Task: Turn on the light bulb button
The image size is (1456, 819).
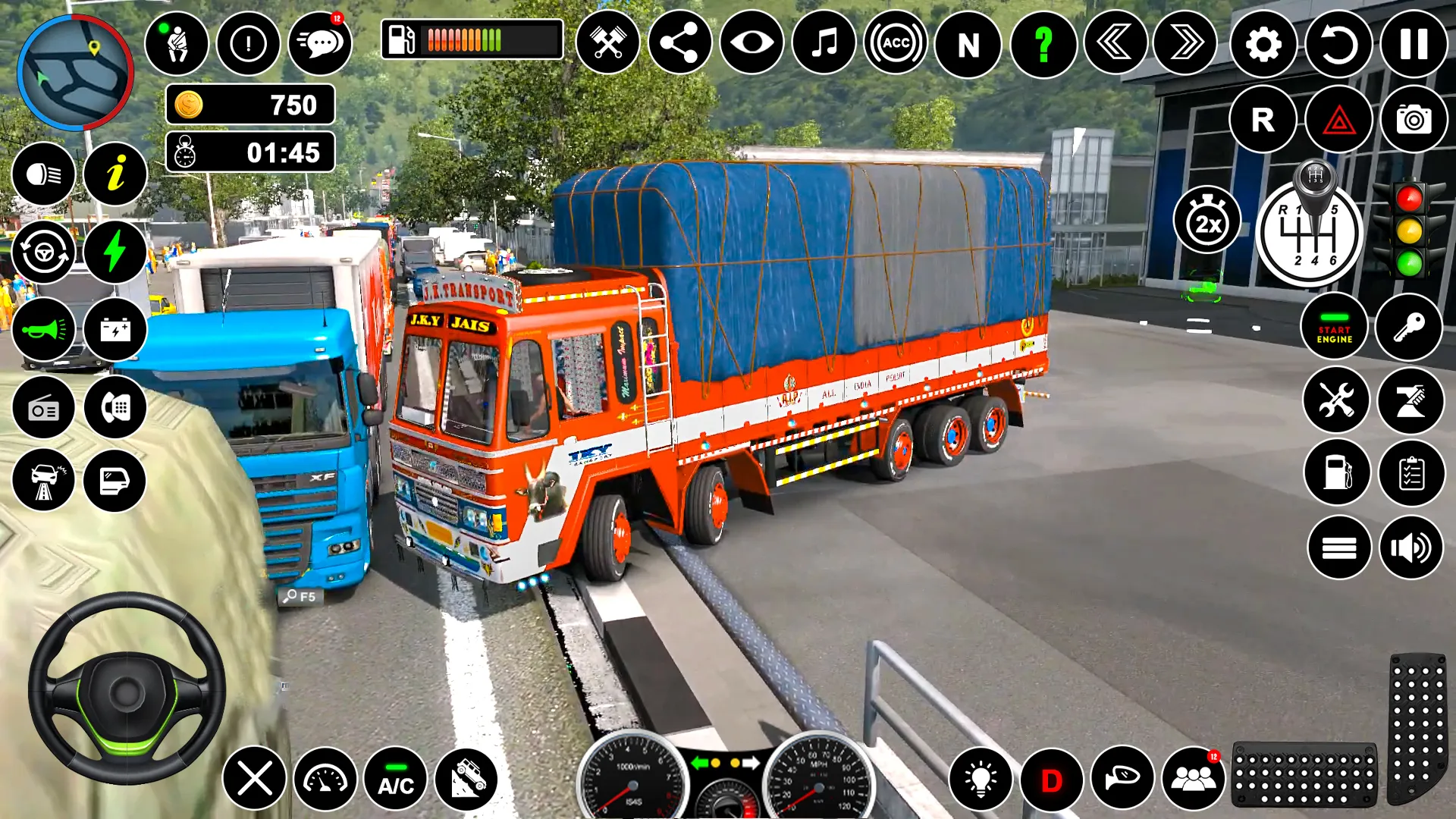Action: coord(980,780)
